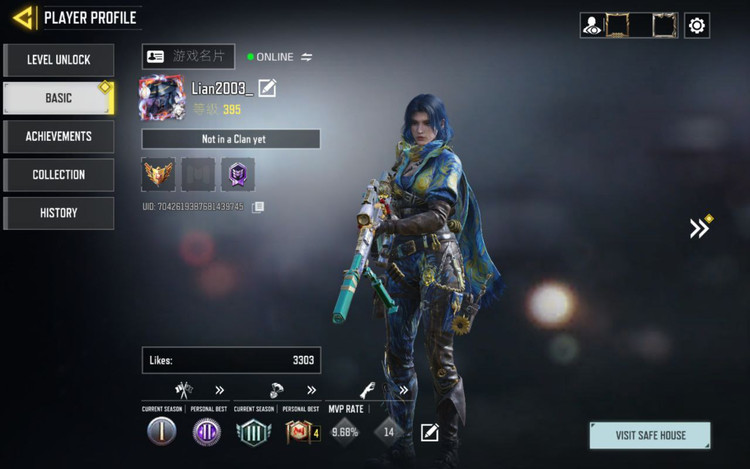Viewport: 750px width, 469px height.
Task: Edit the bottom stats showcase
Action: tap(430, 432)
